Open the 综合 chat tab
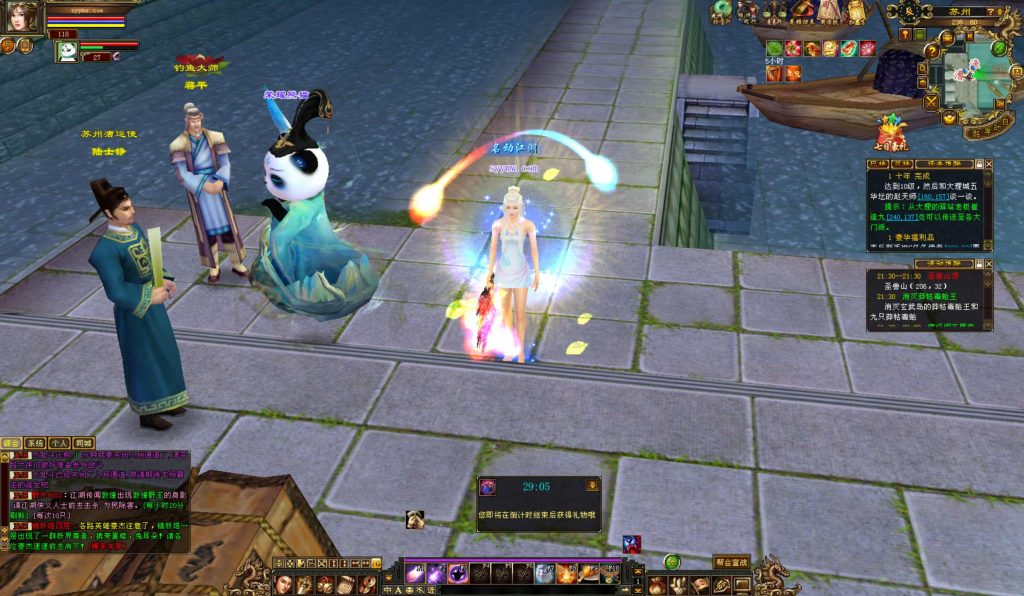This screenshot has height=596, width=1024. coord(11,442)
